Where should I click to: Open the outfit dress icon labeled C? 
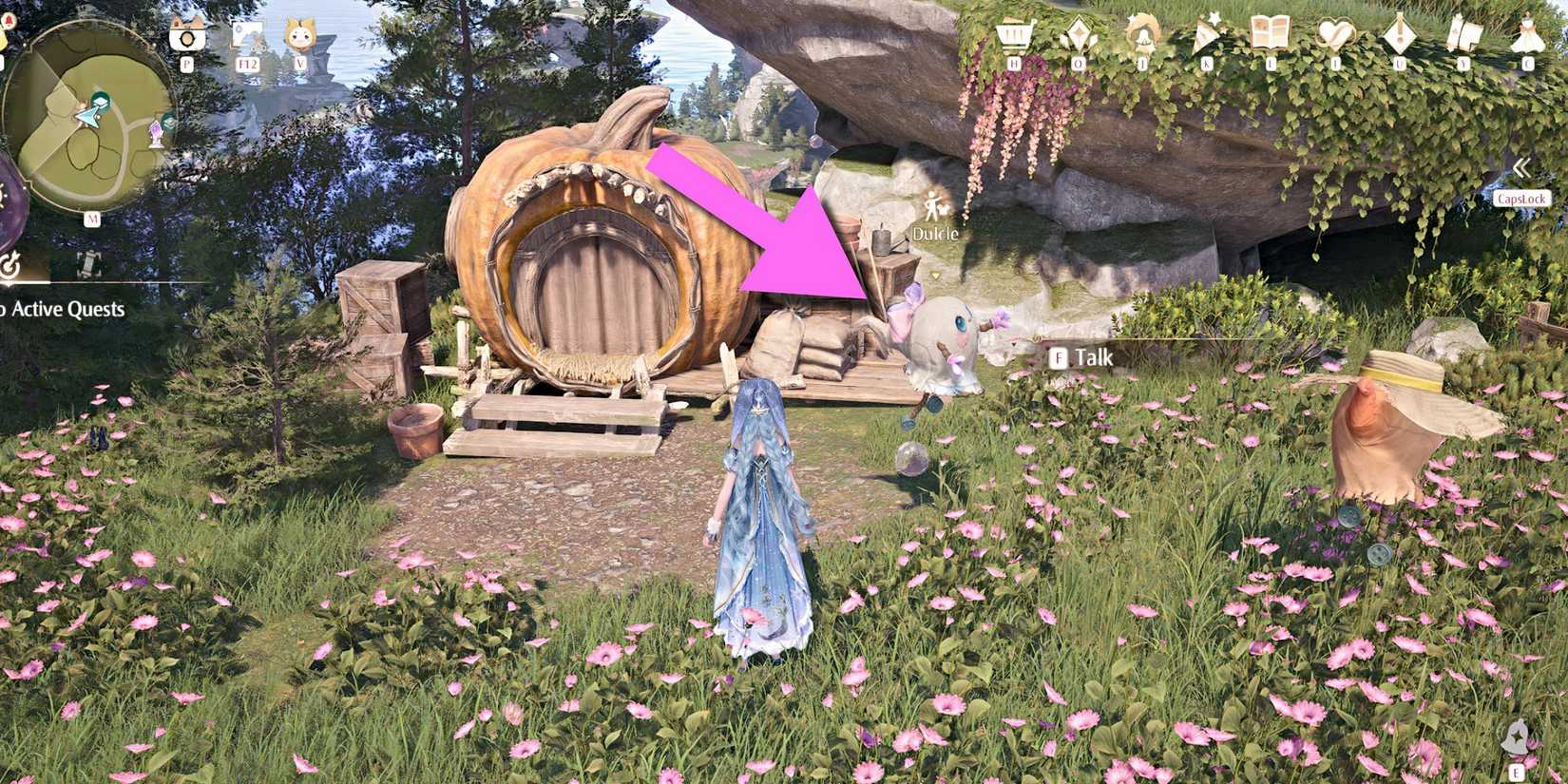click(x=1528, y=35)
